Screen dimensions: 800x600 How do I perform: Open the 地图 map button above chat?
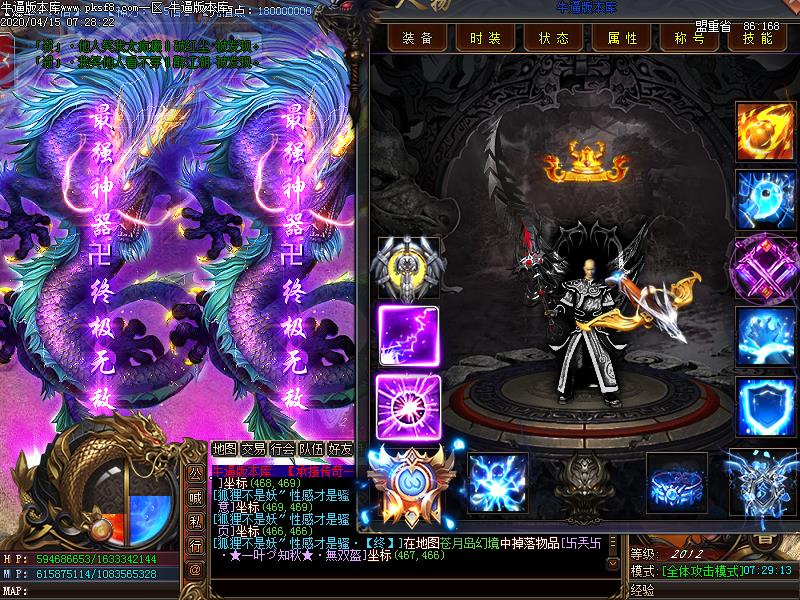coord(225,449)
